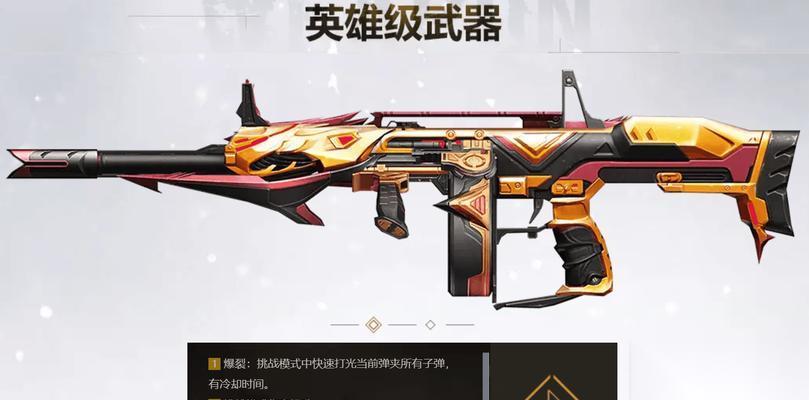Select the larger gold diamond indicator
809x400 pixels.
pos(374,324)
